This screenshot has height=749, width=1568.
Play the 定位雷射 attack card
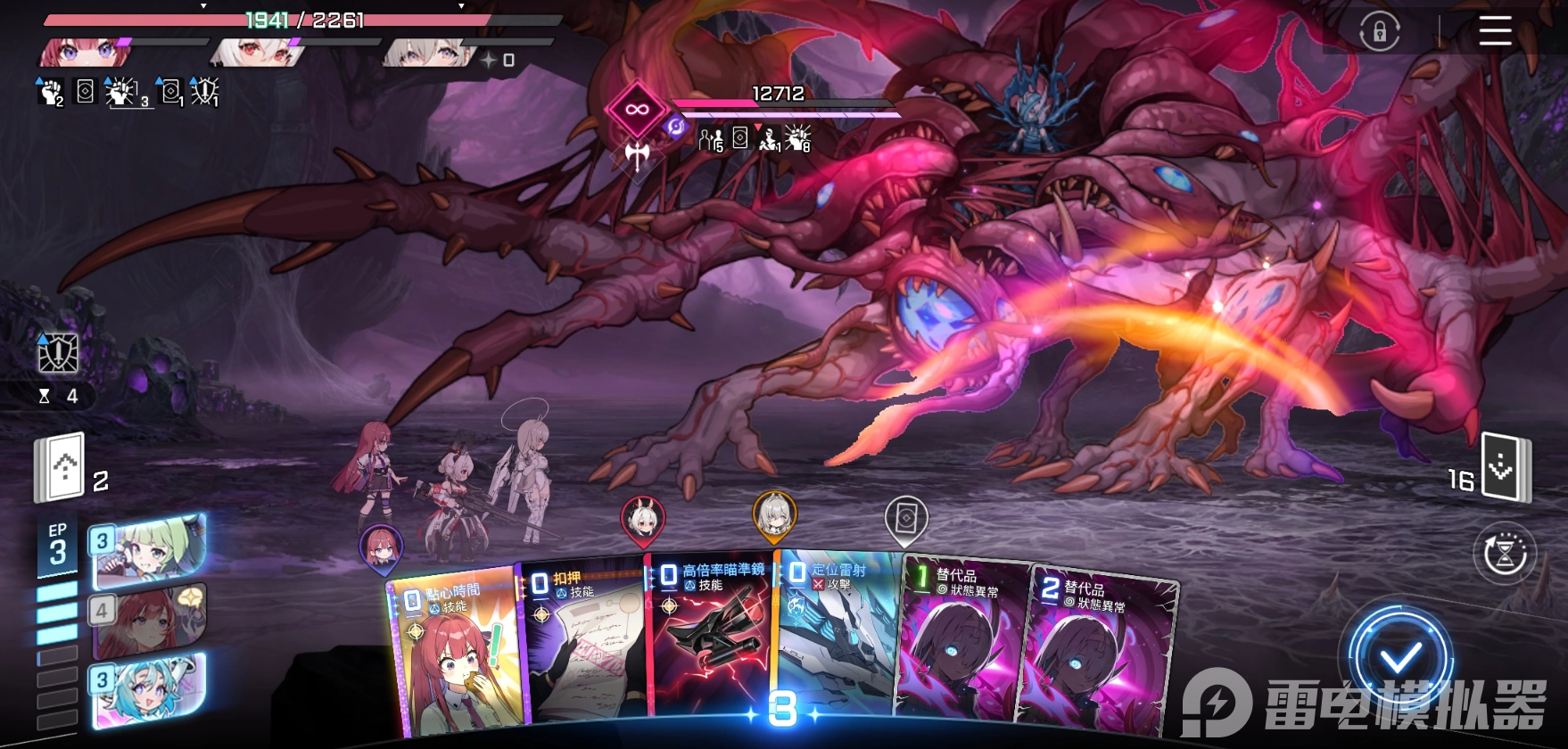(838, 633)
